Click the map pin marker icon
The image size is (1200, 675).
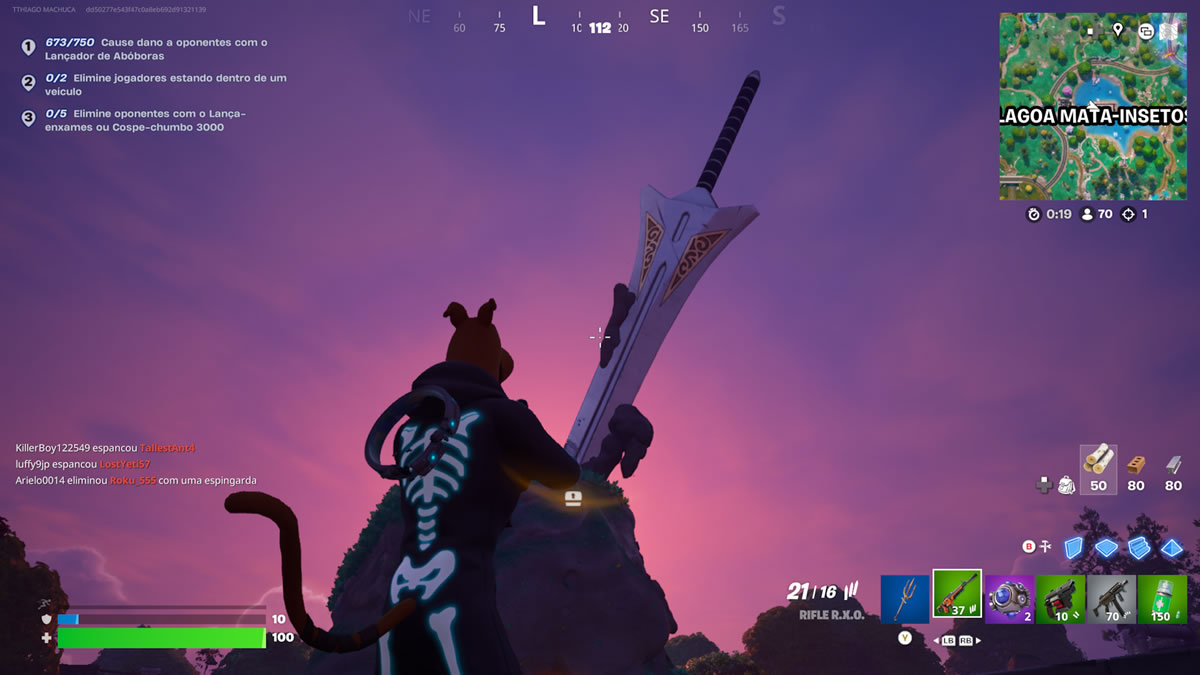click(1118, 30)
